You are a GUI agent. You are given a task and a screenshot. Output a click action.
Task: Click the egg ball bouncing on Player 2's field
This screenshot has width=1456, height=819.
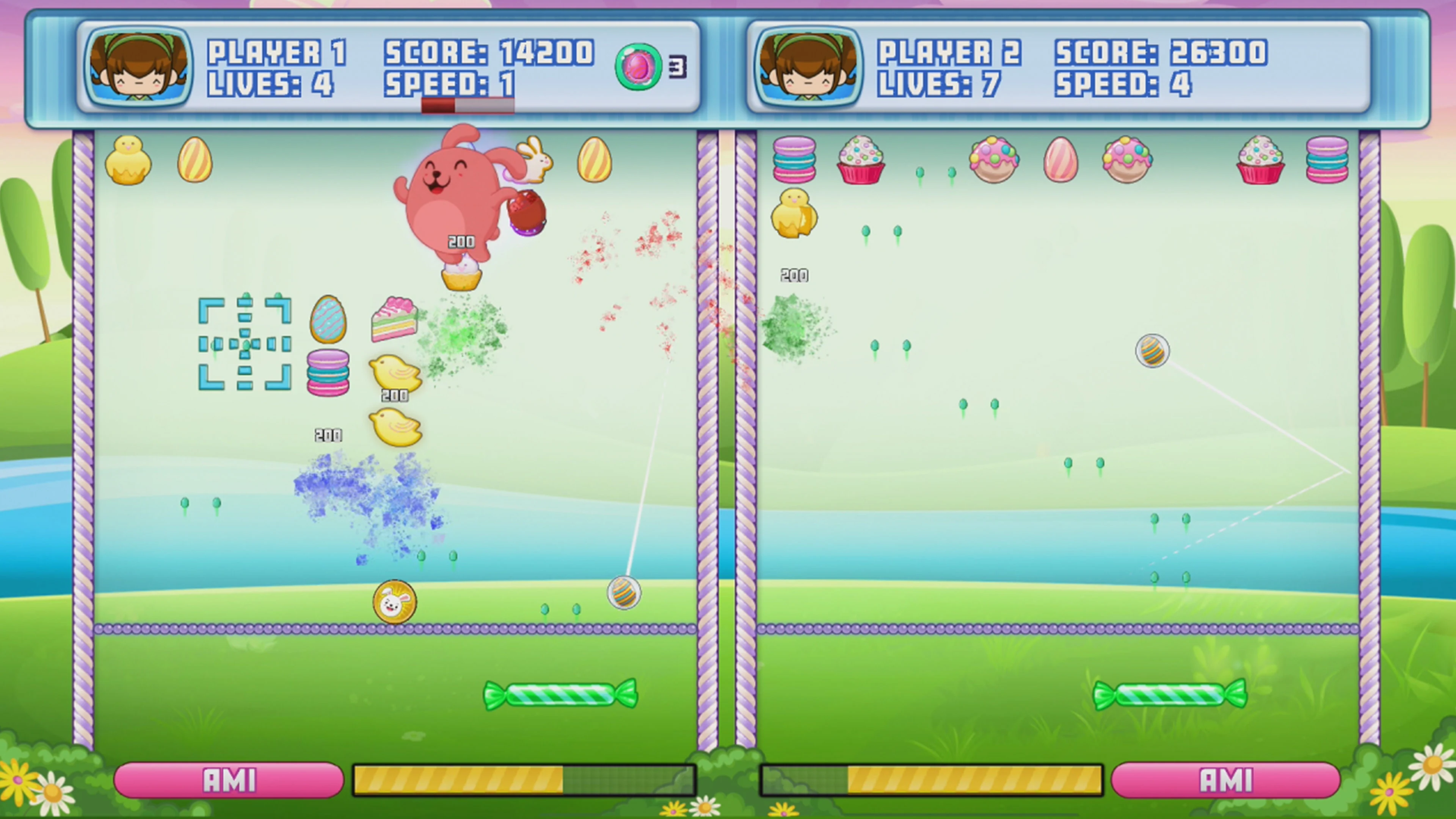(1153, 350)
